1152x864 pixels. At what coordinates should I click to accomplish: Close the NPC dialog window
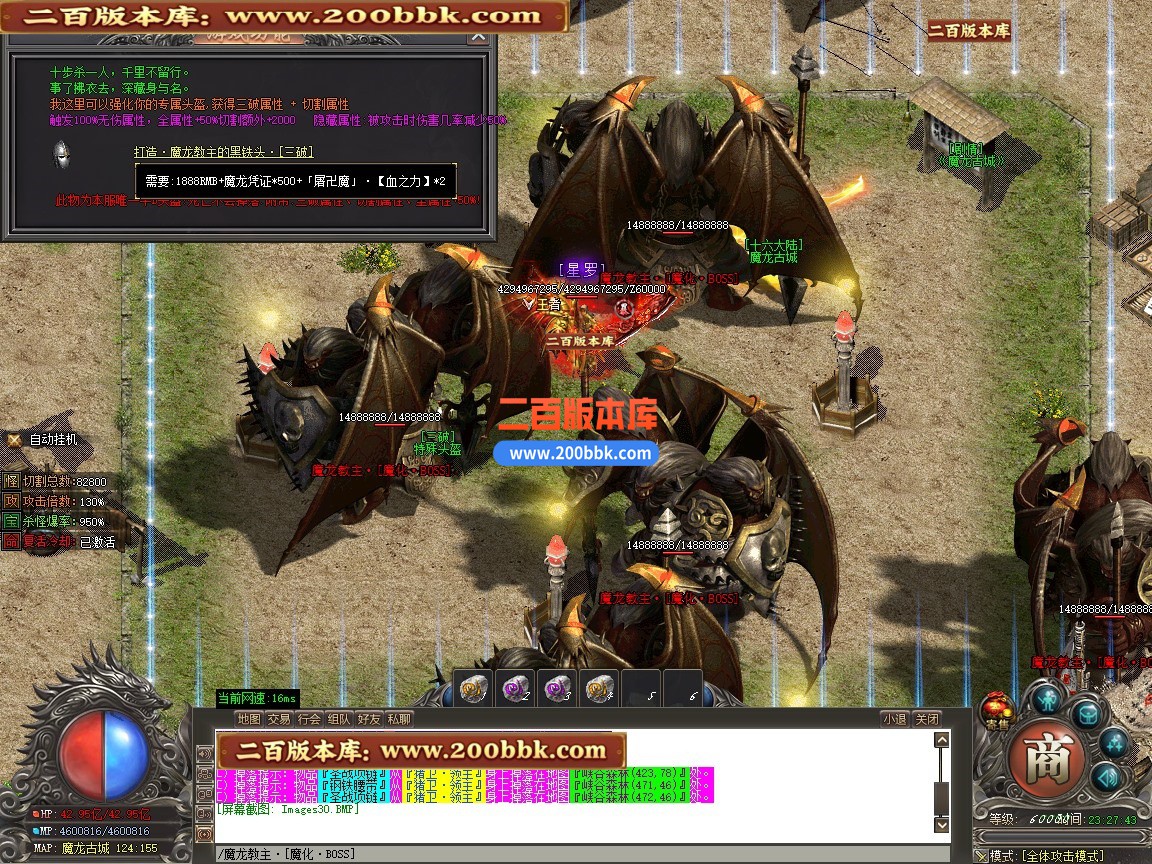[479, 37]
